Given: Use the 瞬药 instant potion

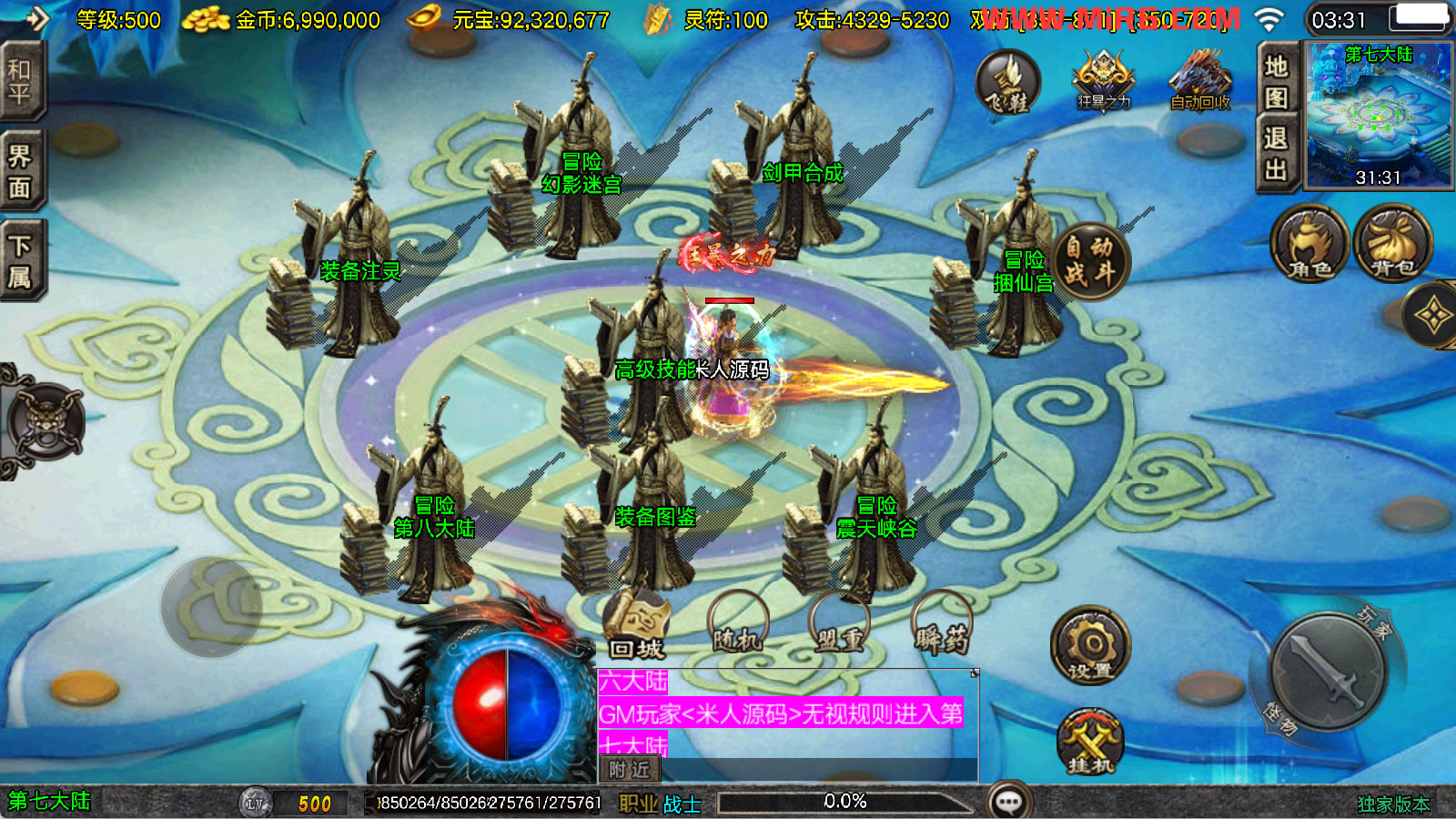Looking at the screenshot, I should 942,626.
